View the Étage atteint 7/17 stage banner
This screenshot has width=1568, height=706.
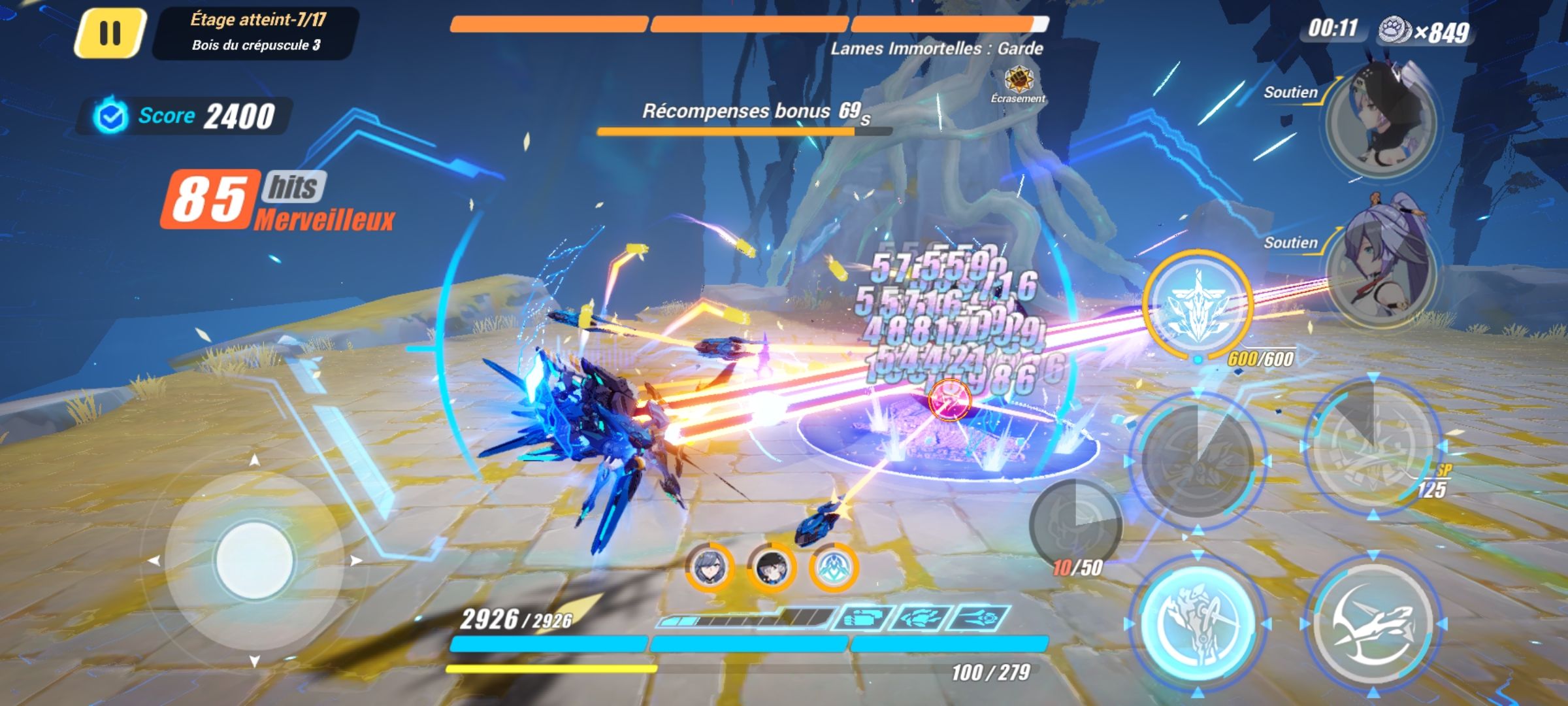point(255,31)
